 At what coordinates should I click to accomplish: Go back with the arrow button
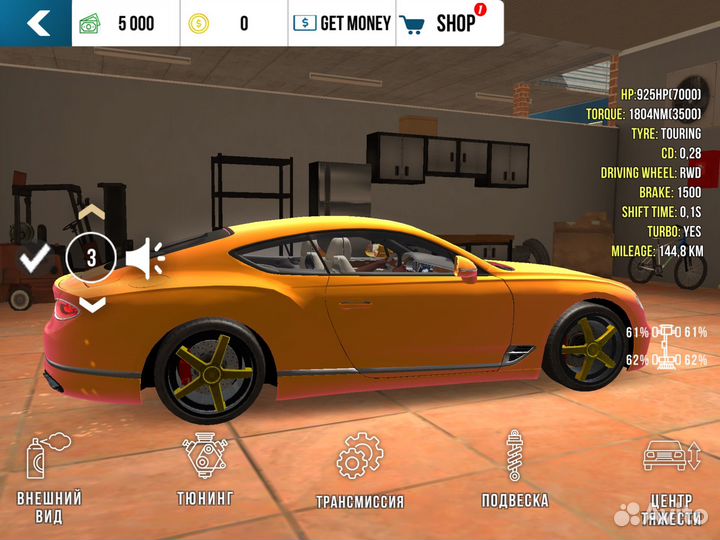tap(37, 23)
